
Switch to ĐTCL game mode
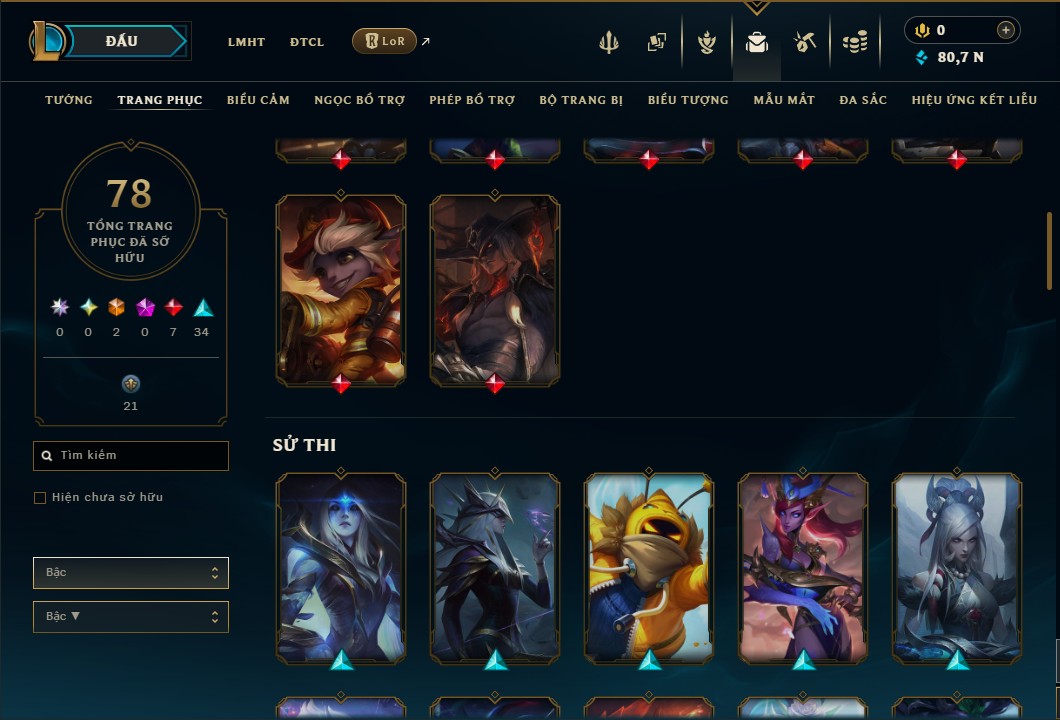click(307, 42)
